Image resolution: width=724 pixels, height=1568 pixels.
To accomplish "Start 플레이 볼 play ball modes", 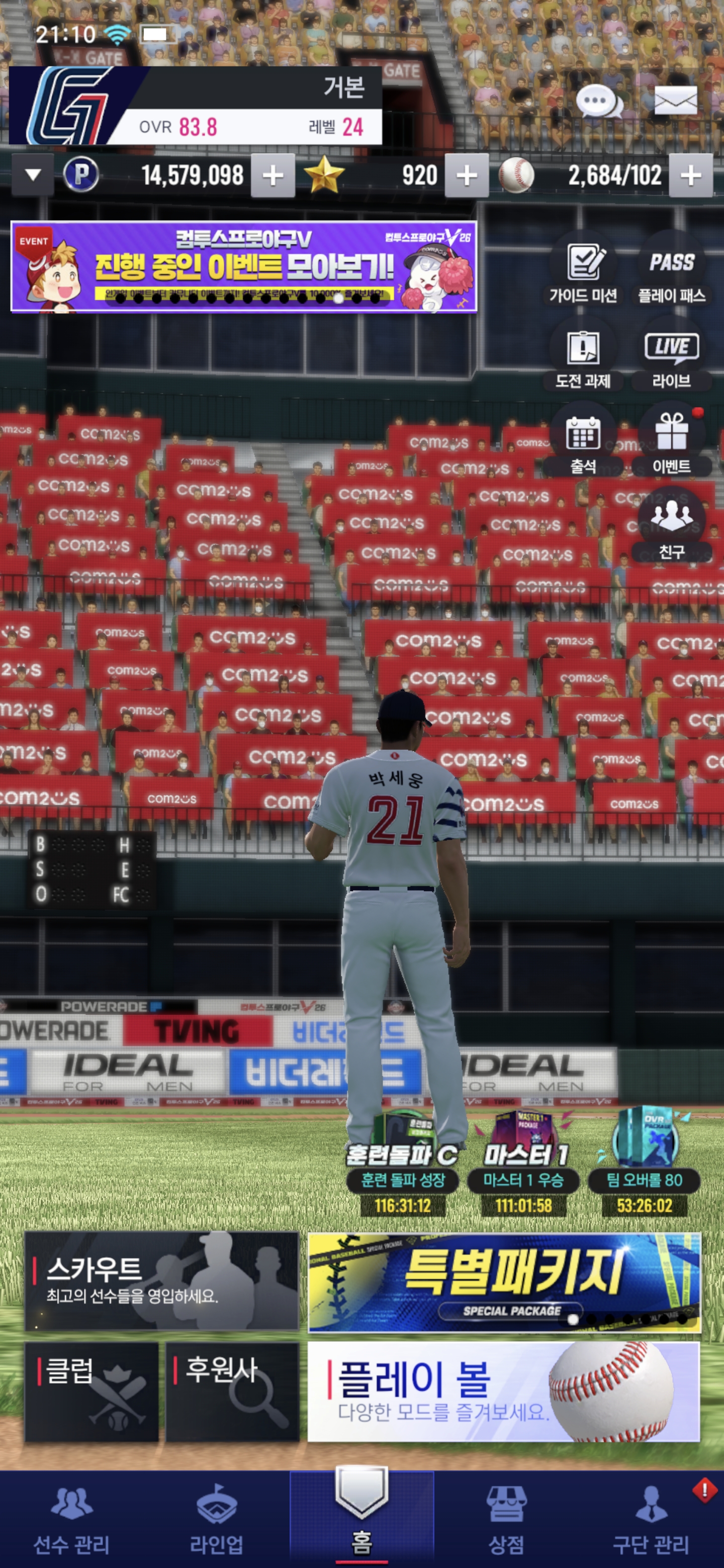I will [504, 1392].
